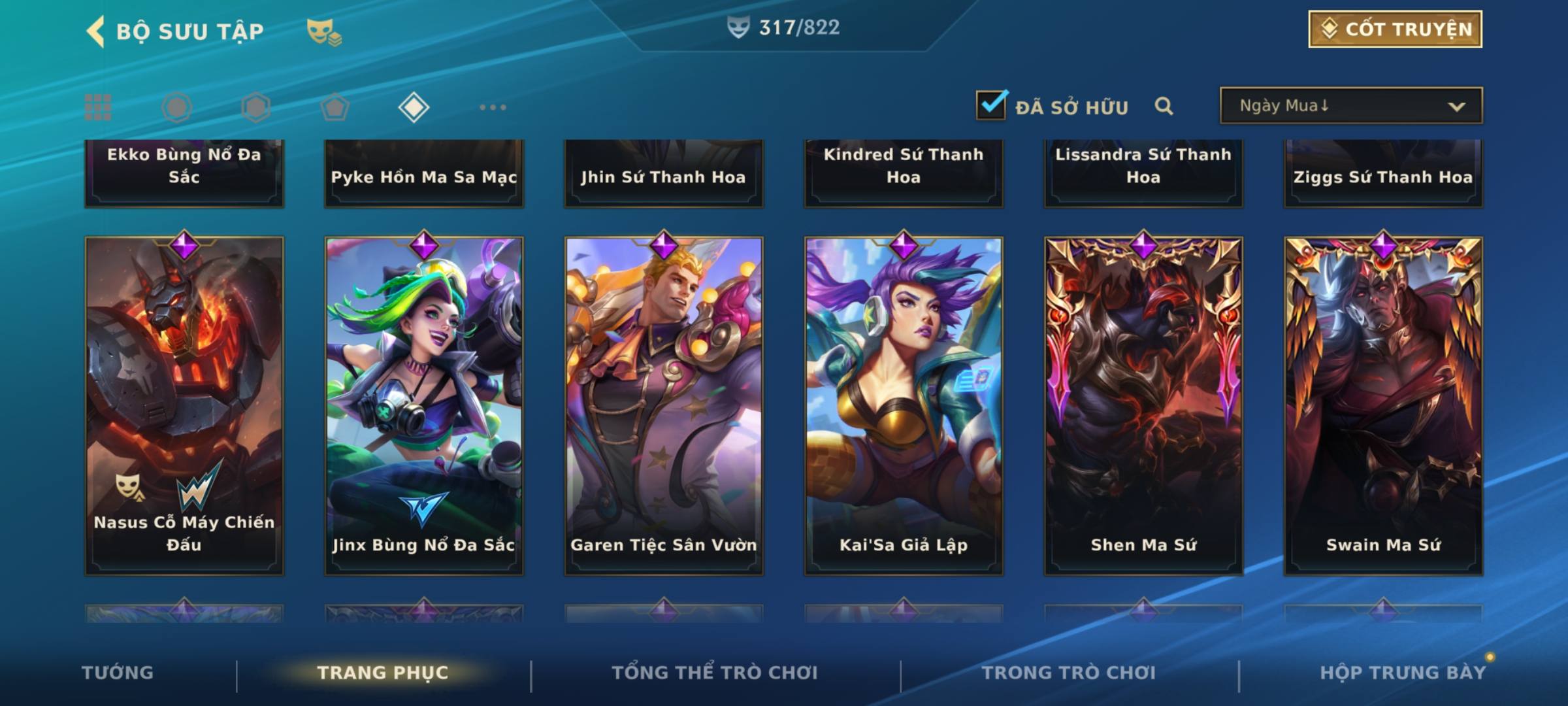This screenshot has width=1568, height=706.
Task: Choose the diamond rarity filter
Action: pos(414,107)
